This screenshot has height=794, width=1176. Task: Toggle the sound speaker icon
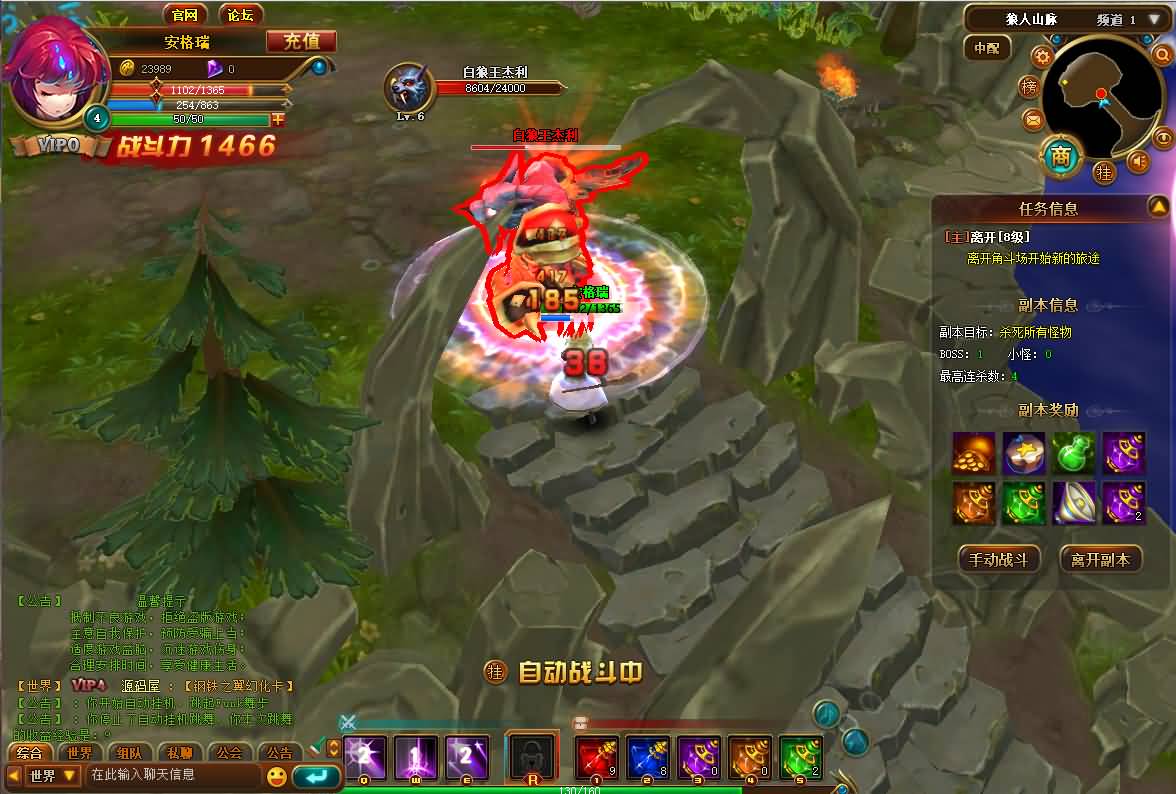tap(1138, 160)
